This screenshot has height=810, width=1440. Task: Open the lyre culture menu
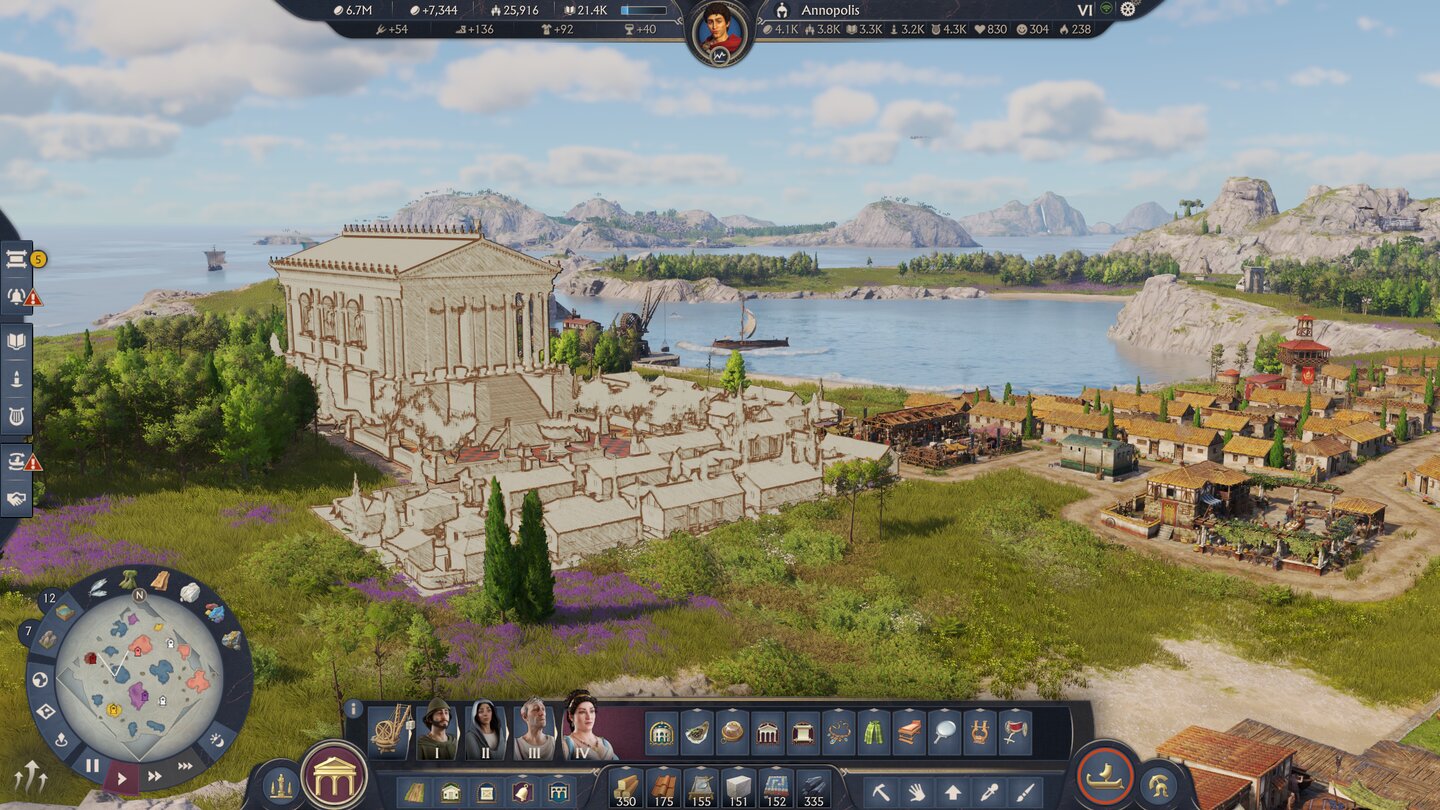(16, 417)
